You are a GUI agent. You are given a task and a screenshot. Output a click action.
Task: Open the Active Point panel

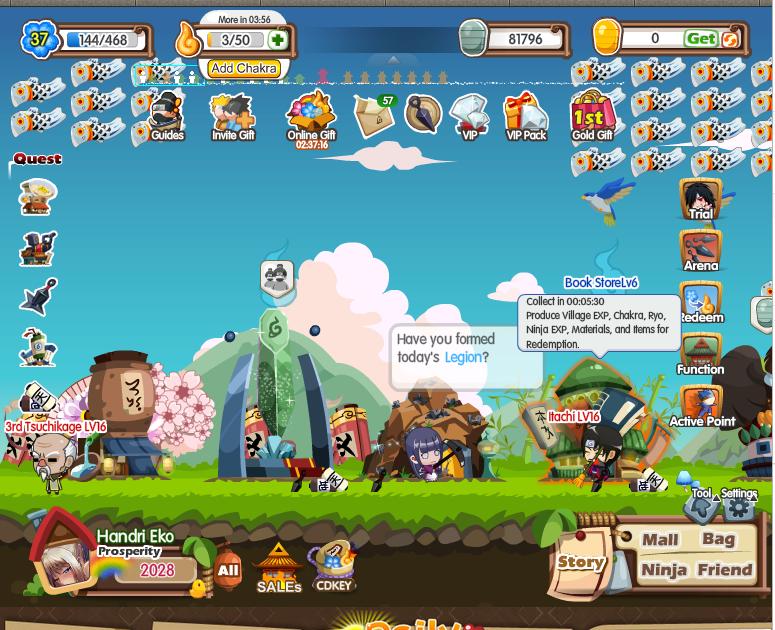click(701, 407)
